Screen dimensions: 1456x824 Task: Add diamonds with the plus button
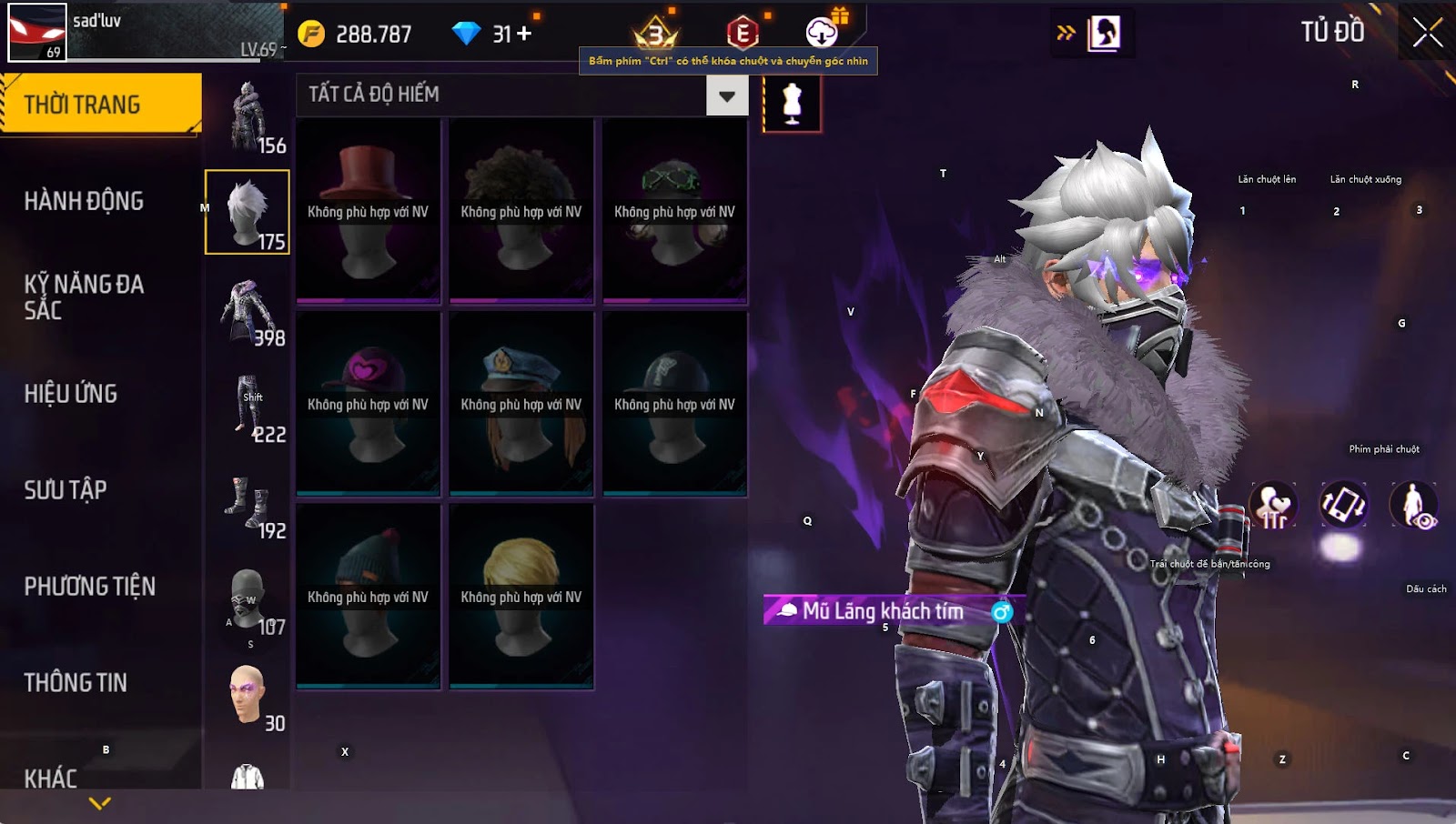524,34
